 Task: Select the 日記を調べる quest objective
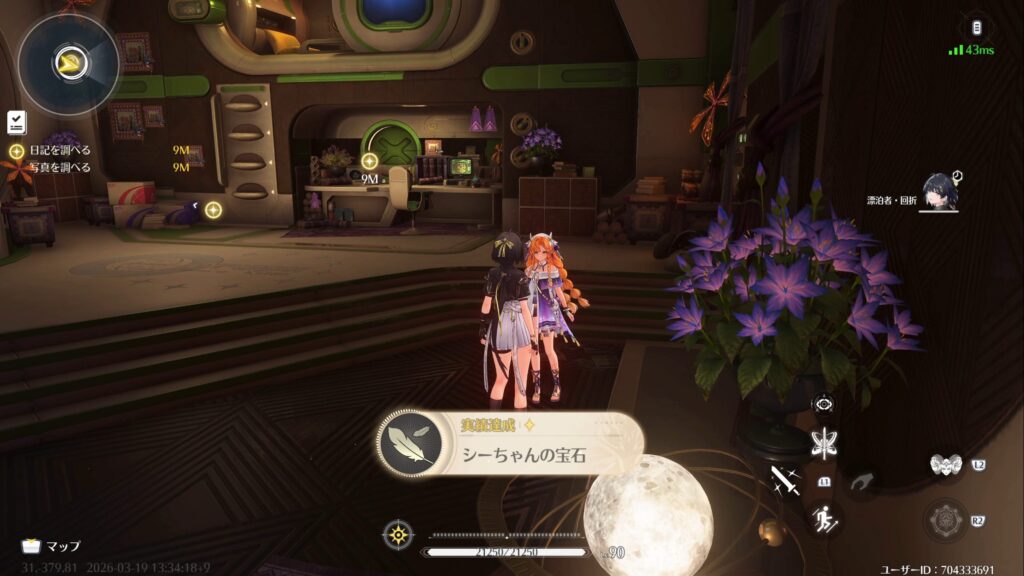point(59,150)
